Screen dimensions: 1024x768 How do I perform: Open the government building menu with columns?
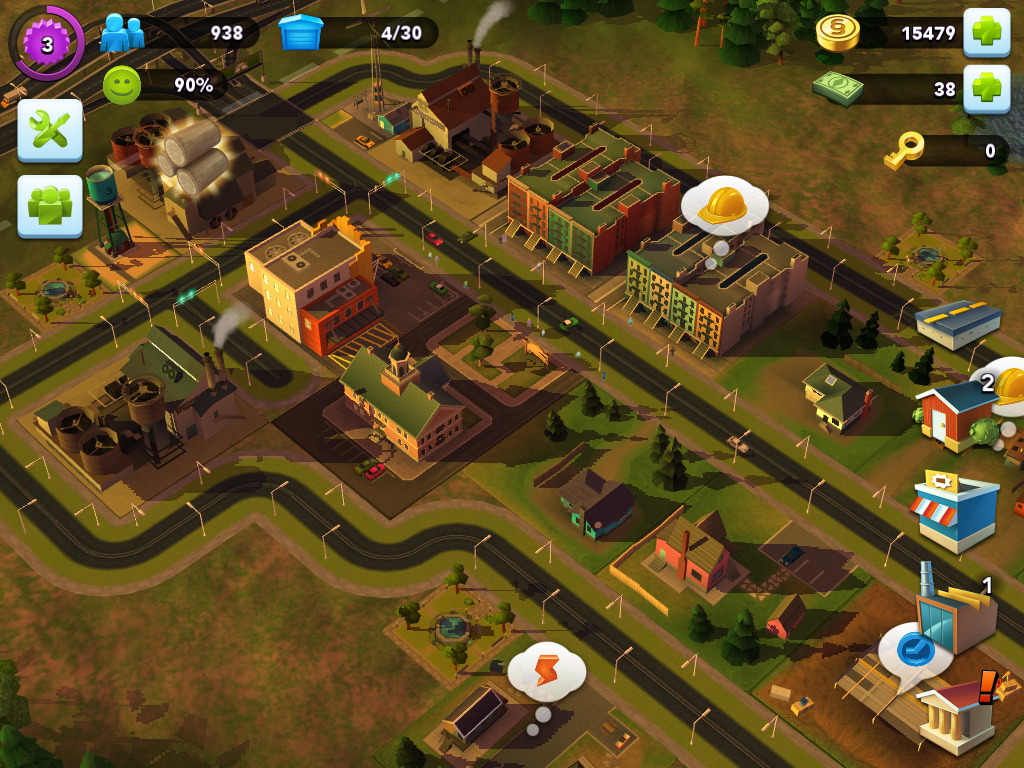pos(957,715)
